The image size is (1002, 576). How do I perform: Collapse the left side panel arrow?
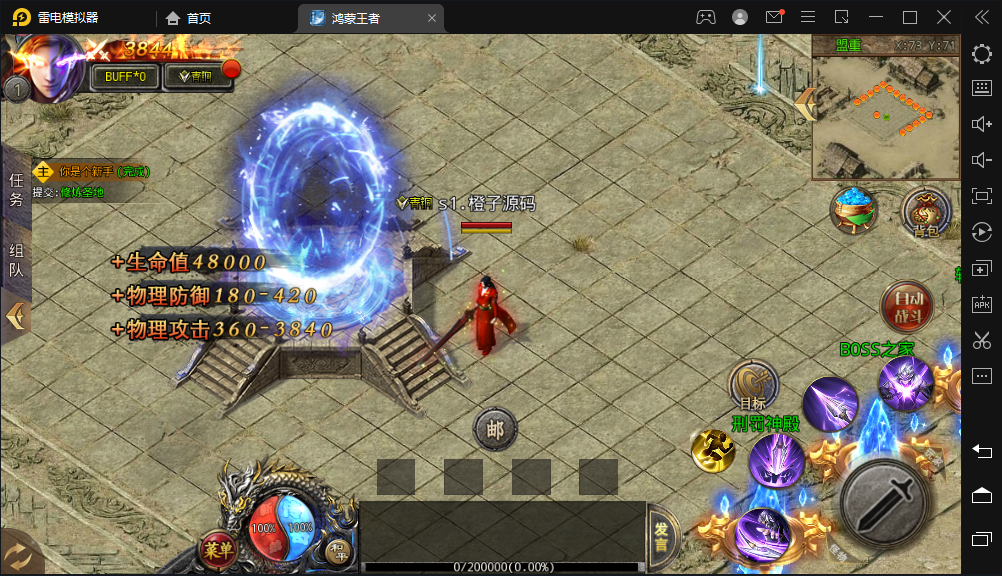pyautogui.click(x=15, y=316)
